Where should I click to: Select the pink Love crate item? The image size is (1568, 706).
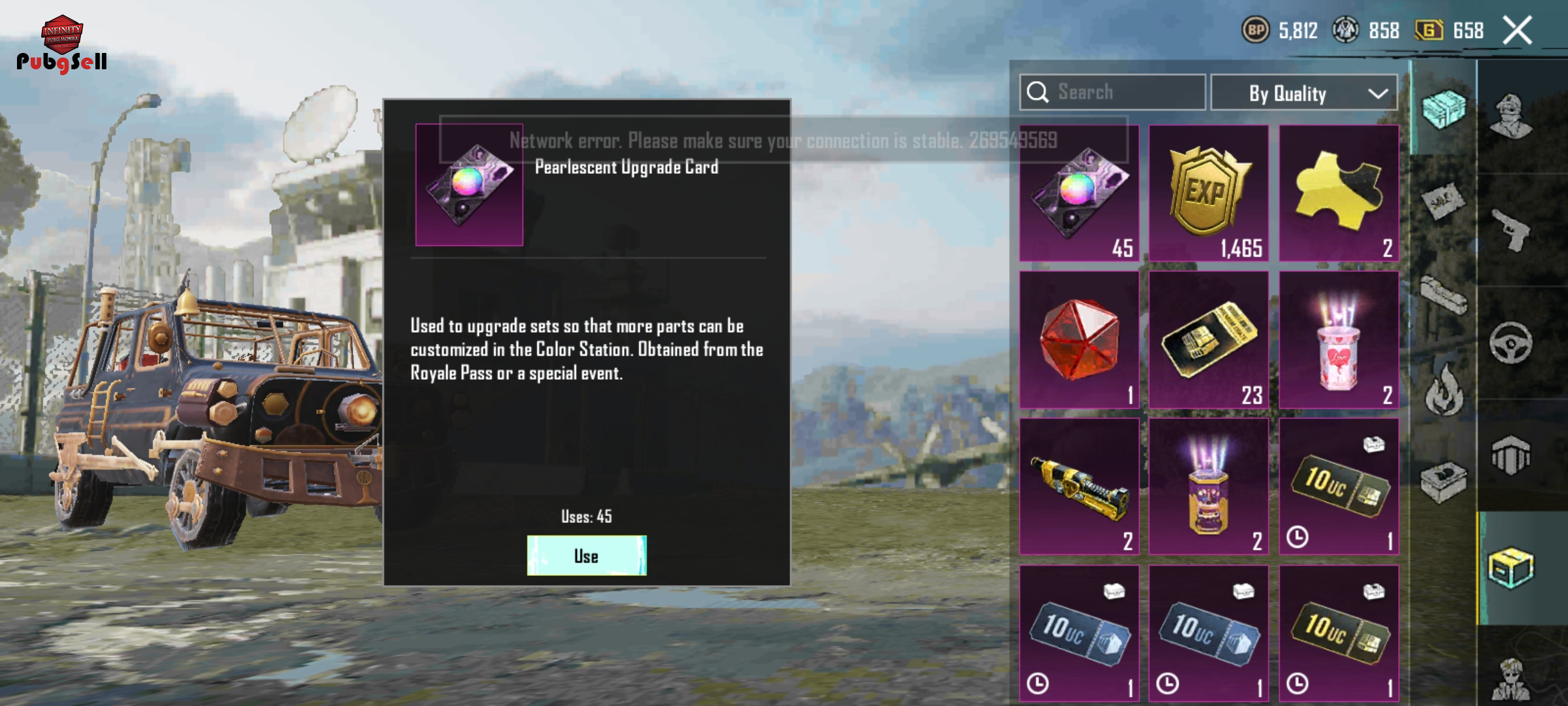pyautogui.click(x=1338, y=340)
